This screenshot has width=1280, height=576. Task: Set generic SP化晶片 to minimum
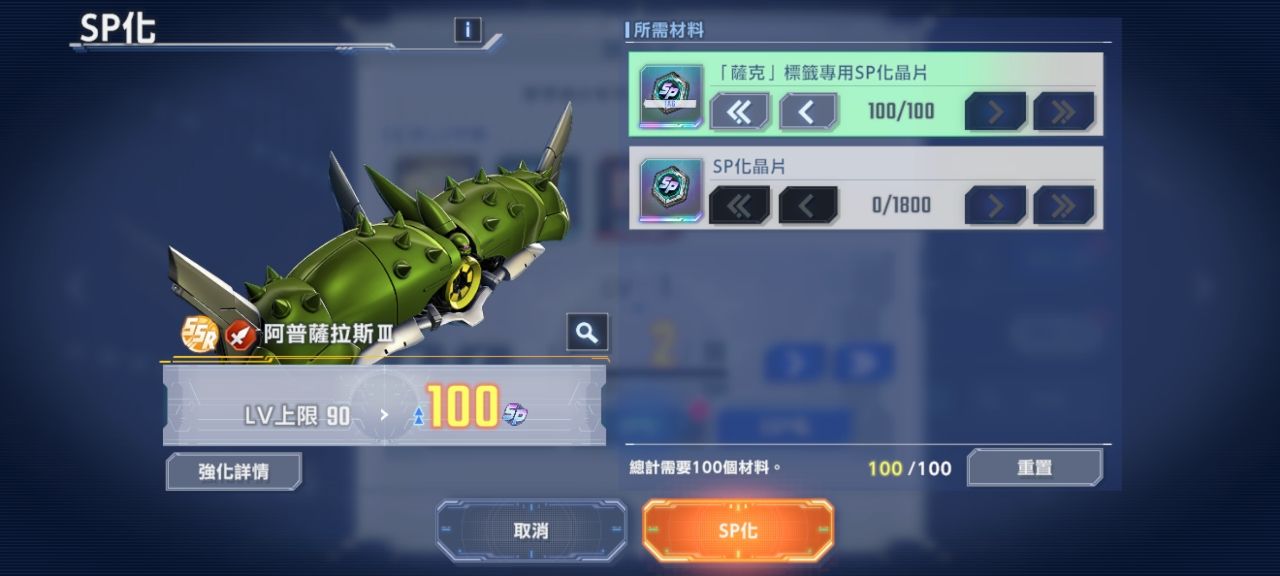coord(739,205)
